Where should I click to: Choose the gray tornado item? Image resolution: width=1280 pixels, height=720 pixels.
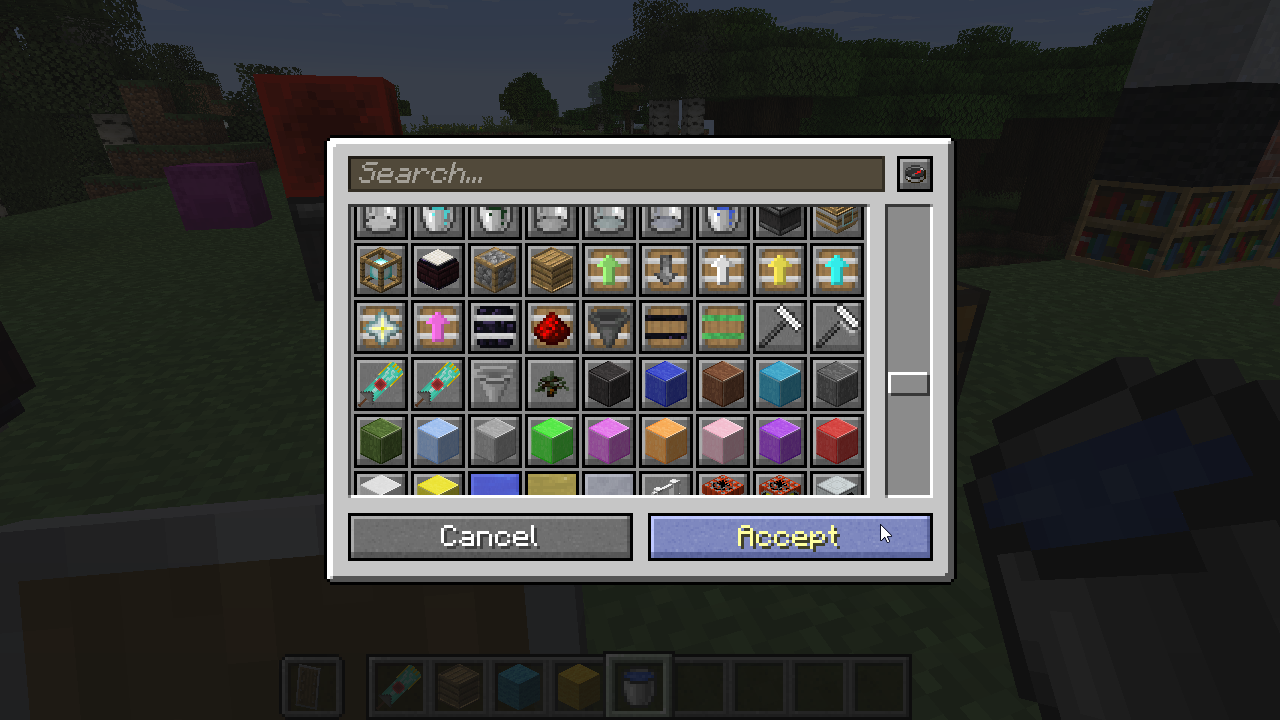495,384
